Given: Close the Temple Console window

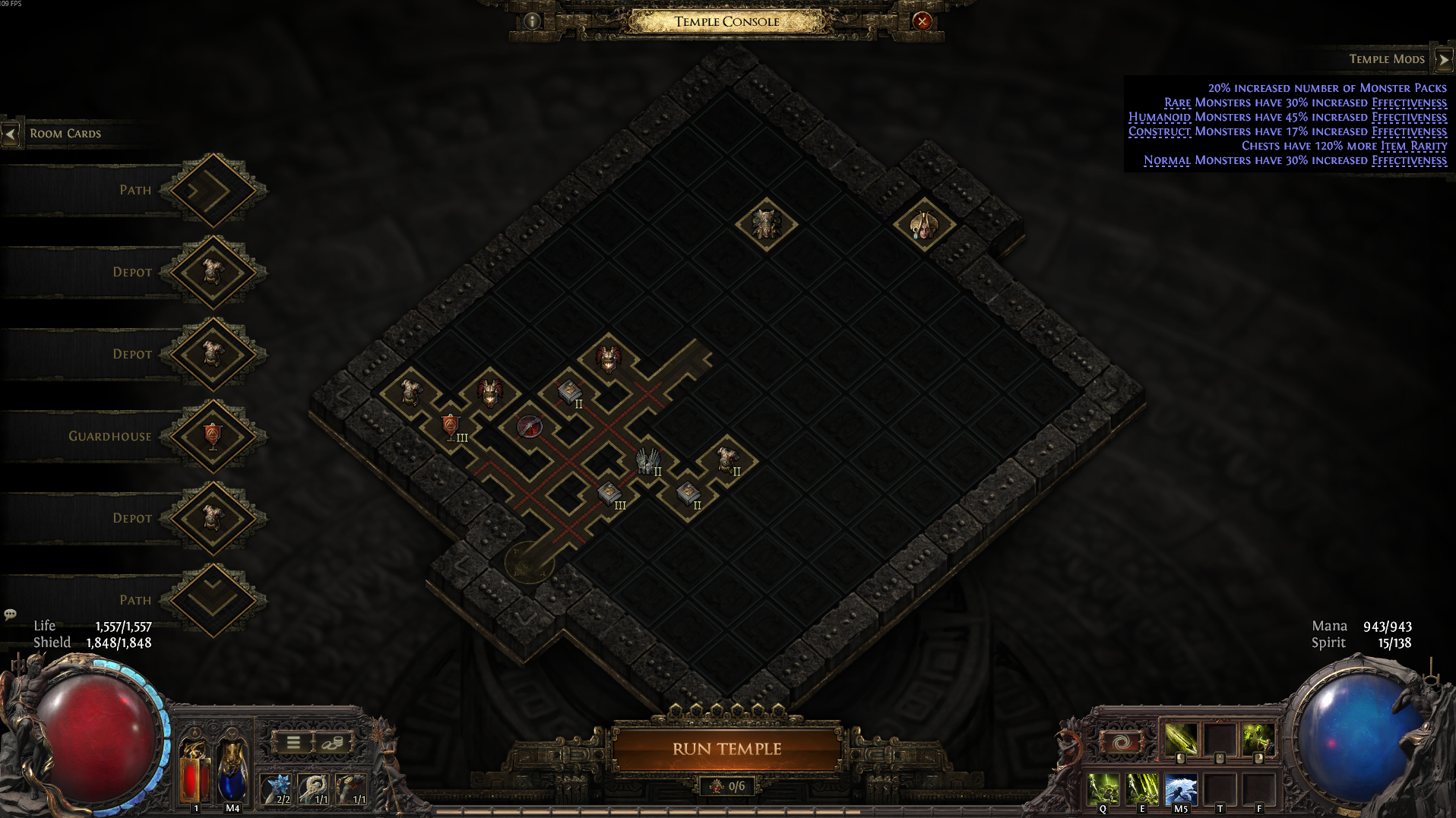Looking at the screenshot, I should coord(922,21).
